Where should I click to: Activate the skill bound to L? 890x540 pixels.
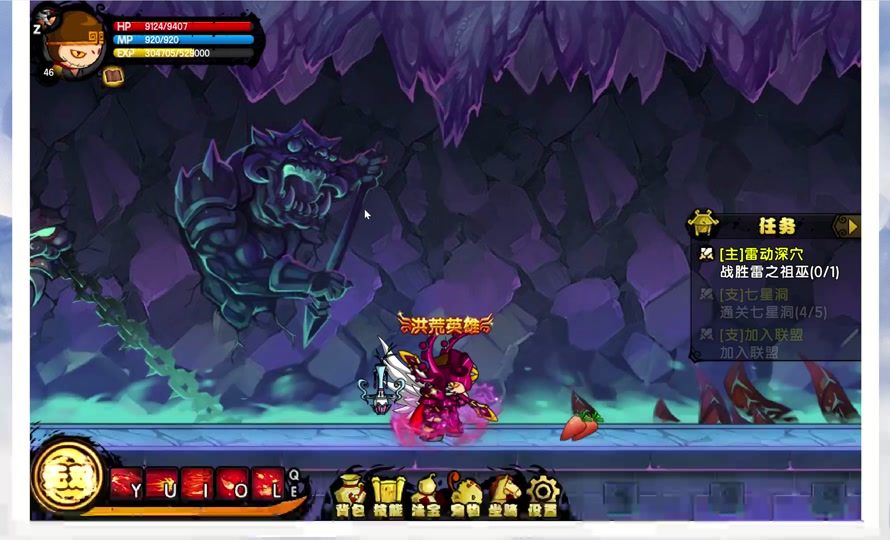pyautogui.click(x=267, y=484)
